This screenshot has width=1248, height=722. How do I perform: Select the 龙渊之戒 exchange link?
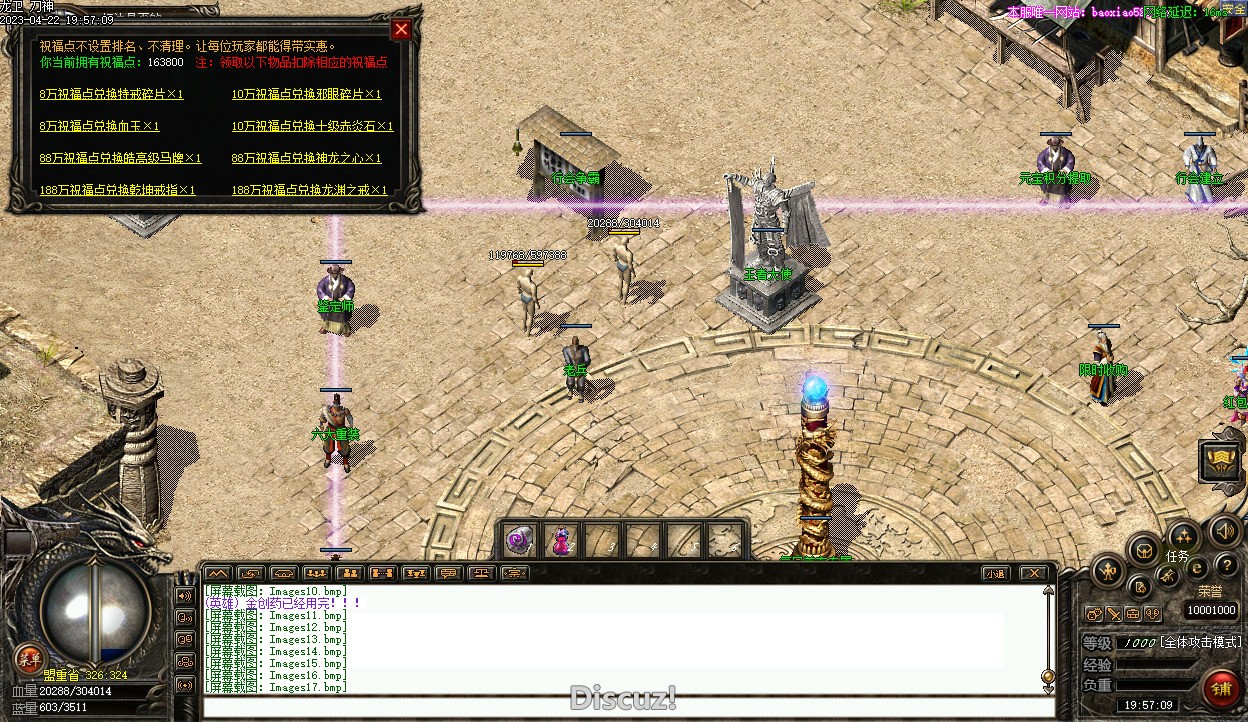pos(309,190)
